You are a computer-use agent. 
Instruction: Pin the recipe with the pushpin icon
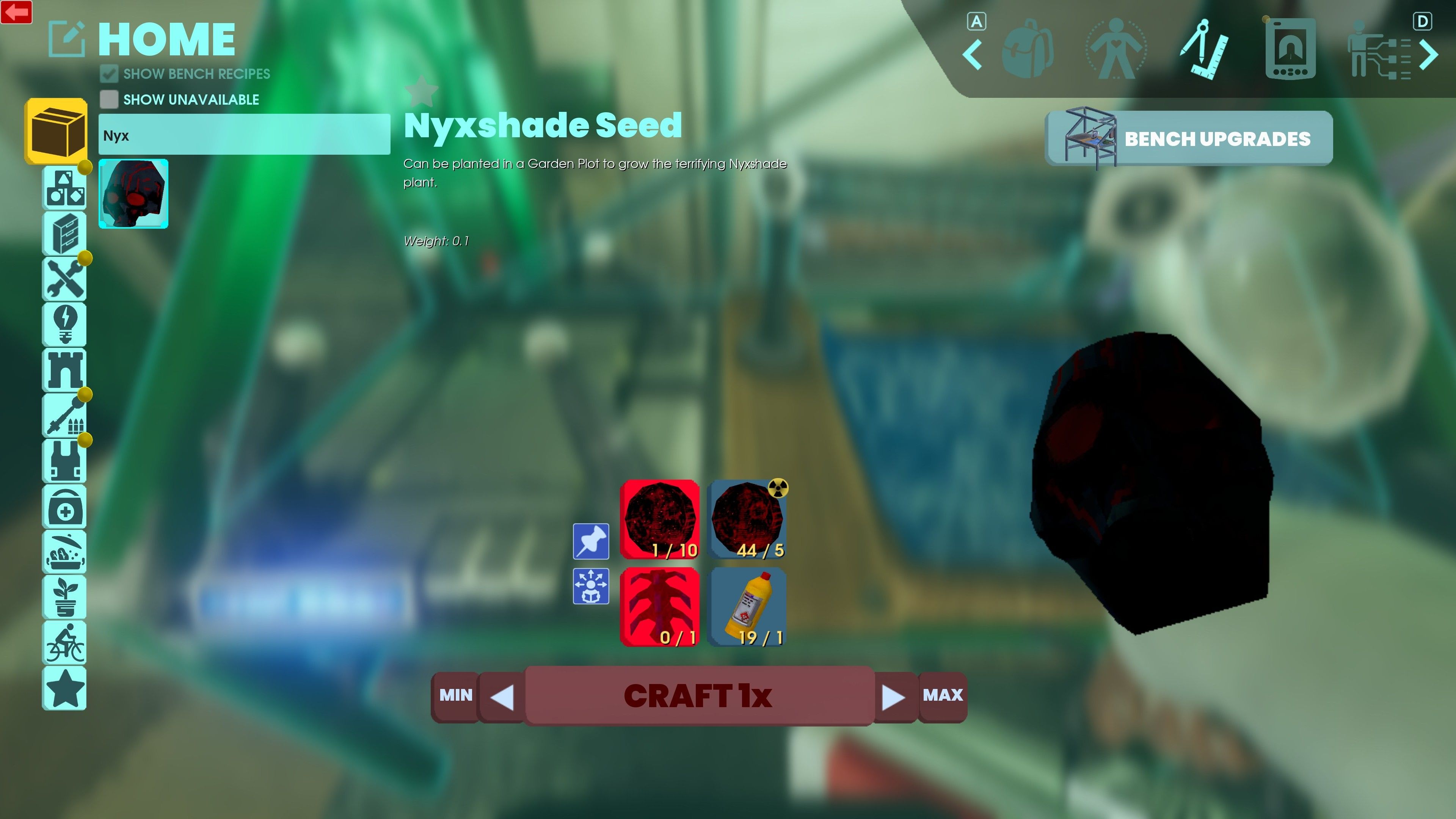tap(591, 541)
